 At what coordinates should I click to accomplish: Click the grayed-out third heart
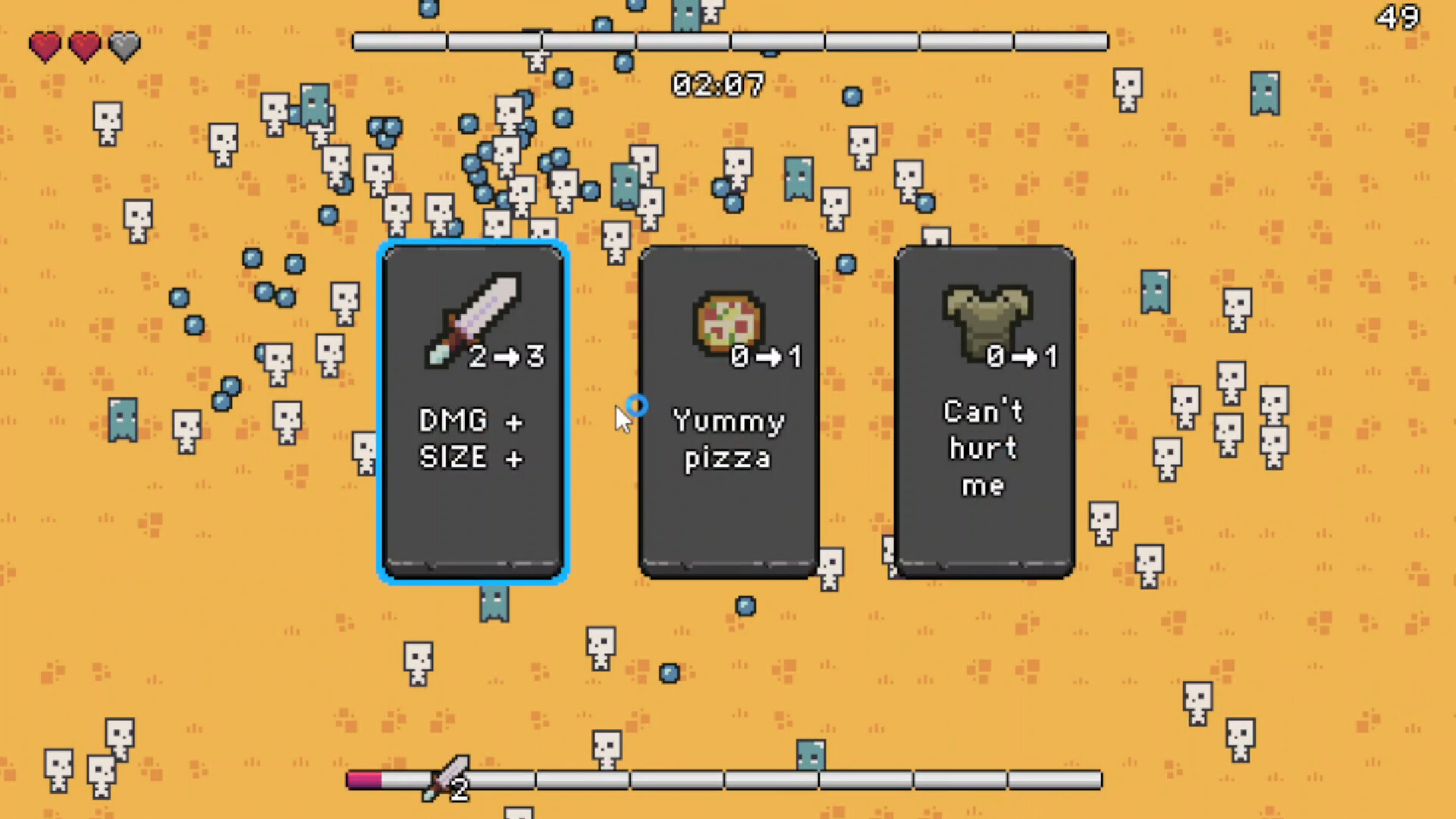click(124, 47)
